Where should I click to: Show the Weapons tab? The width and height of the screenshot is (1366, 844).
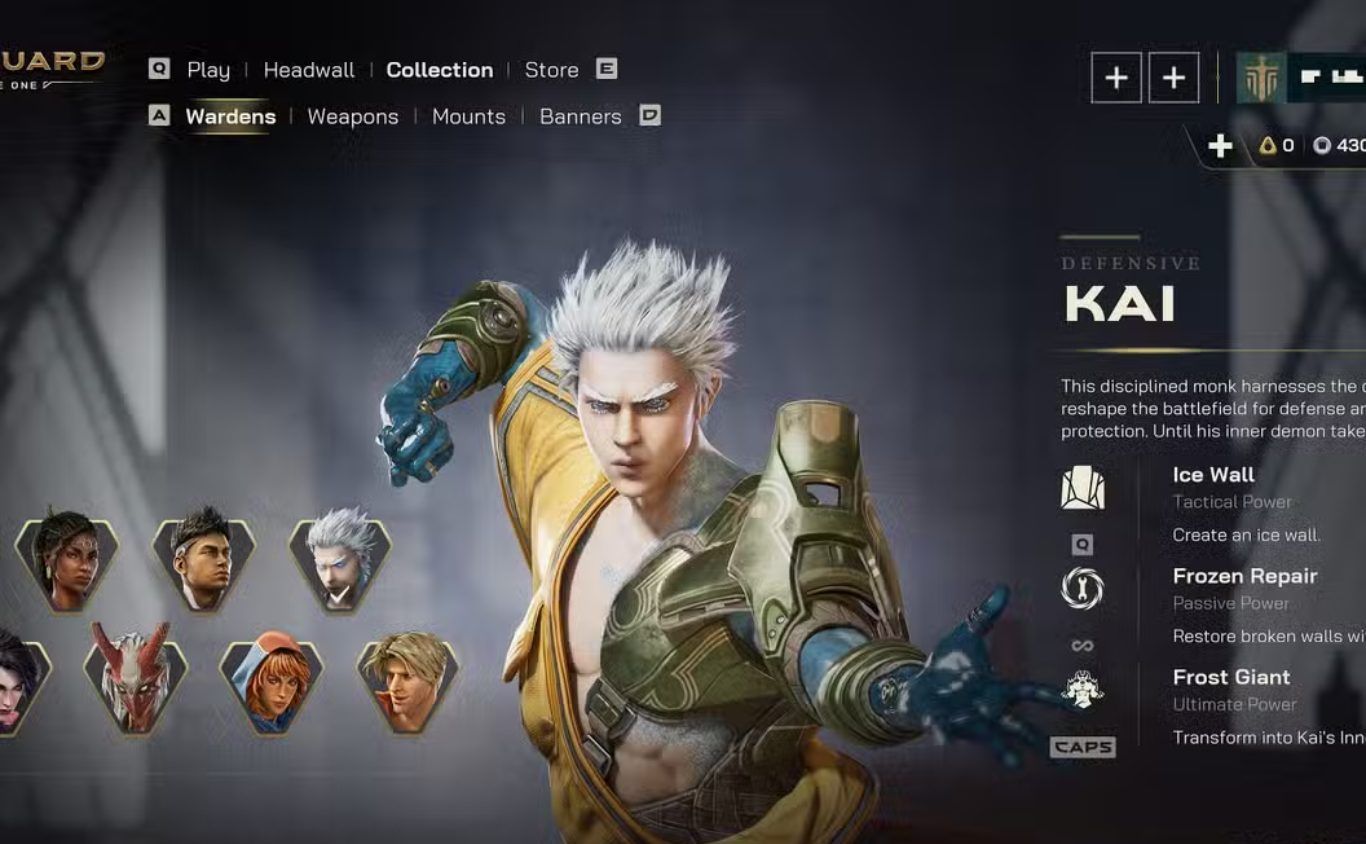click(x=352, y=117)
